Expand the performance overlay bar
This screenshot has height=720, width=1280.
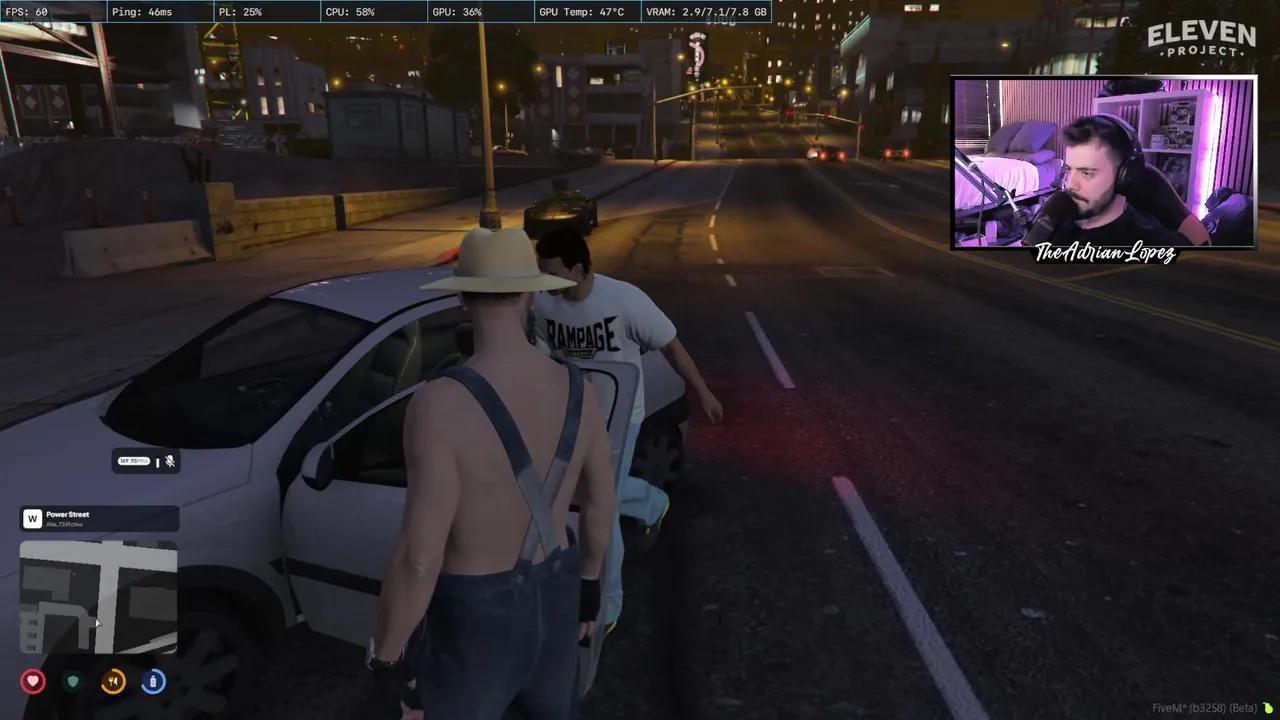point(383,12)
